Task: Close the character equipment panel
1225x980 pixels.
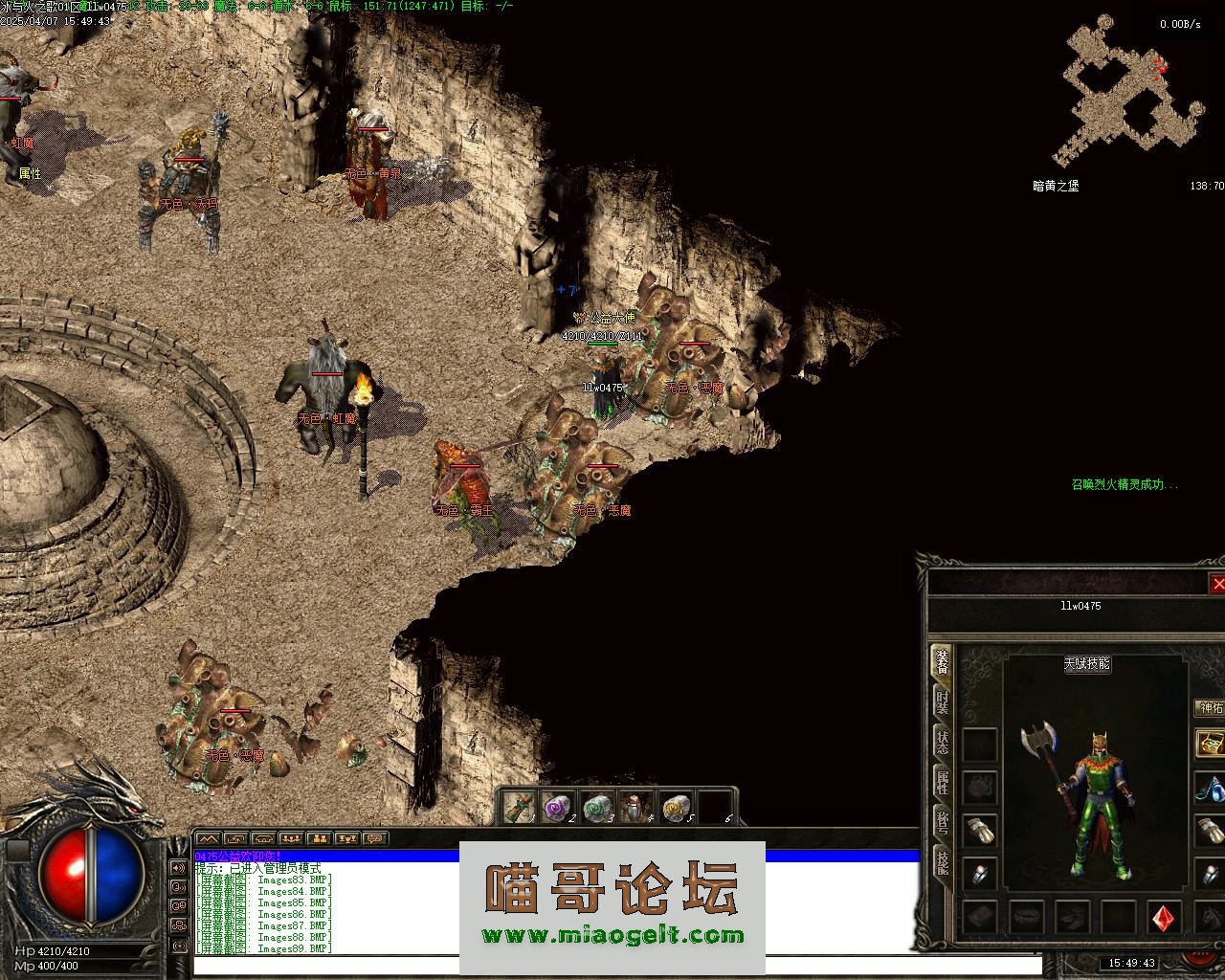Action: coord(1217,584)
